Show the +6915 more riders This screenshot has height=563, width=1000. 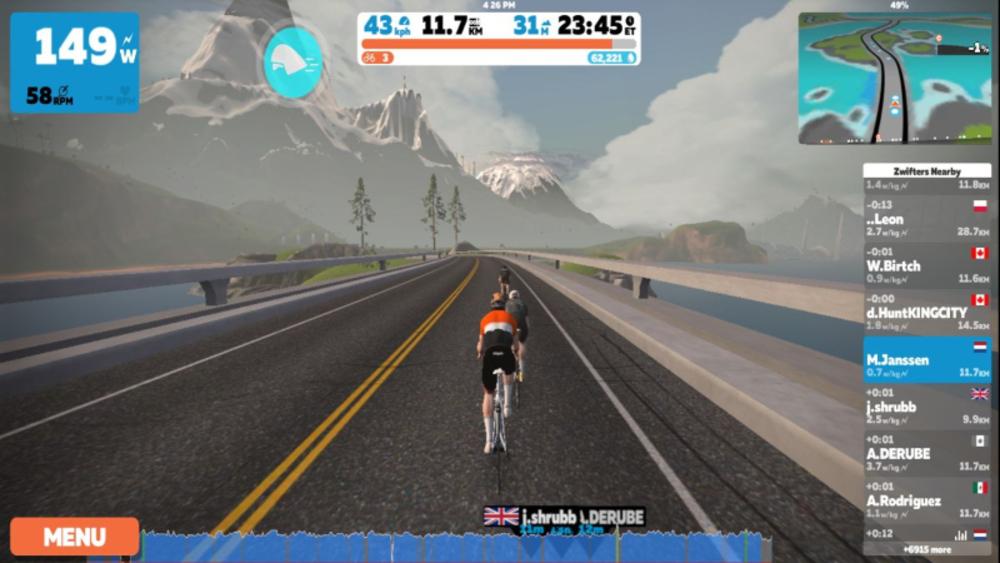926,549
